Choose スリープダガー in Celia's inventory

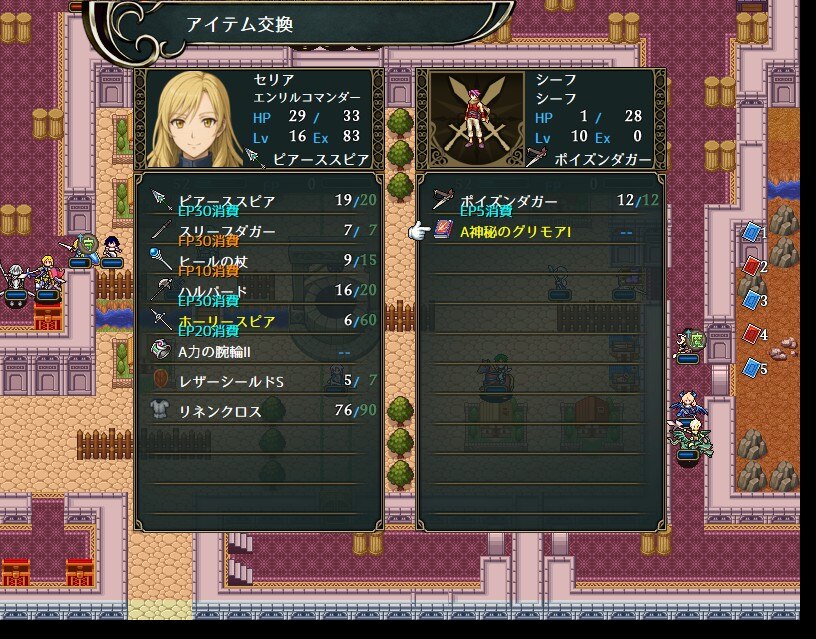pos(258,231)
